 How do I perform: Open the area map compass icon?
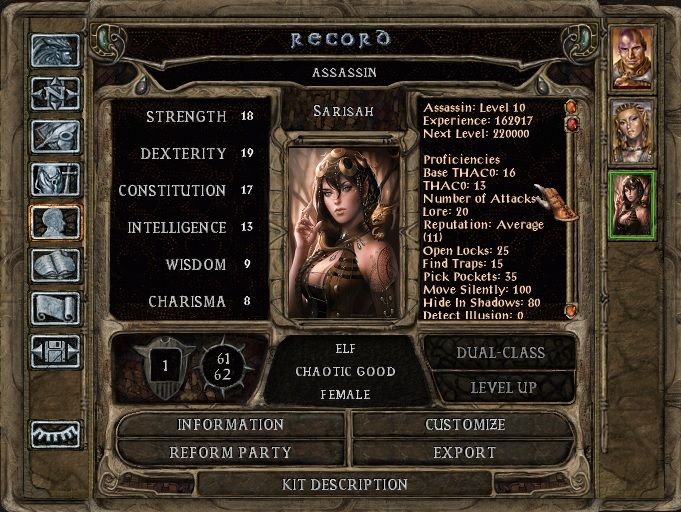(55, 95)
